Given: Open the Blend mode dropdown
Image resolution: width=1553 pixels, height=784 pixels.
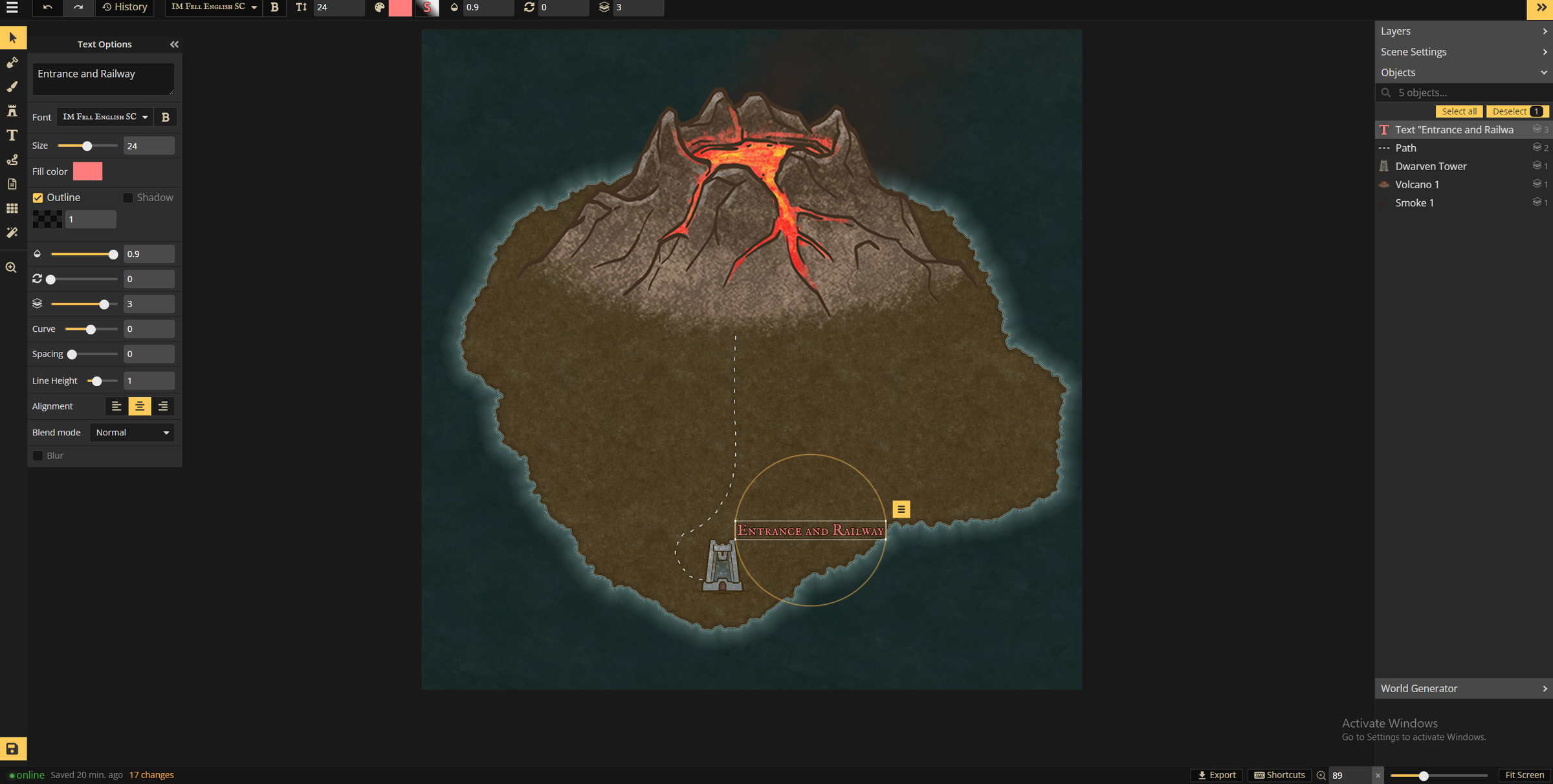Looking at the screenshot, I should 132,432.
